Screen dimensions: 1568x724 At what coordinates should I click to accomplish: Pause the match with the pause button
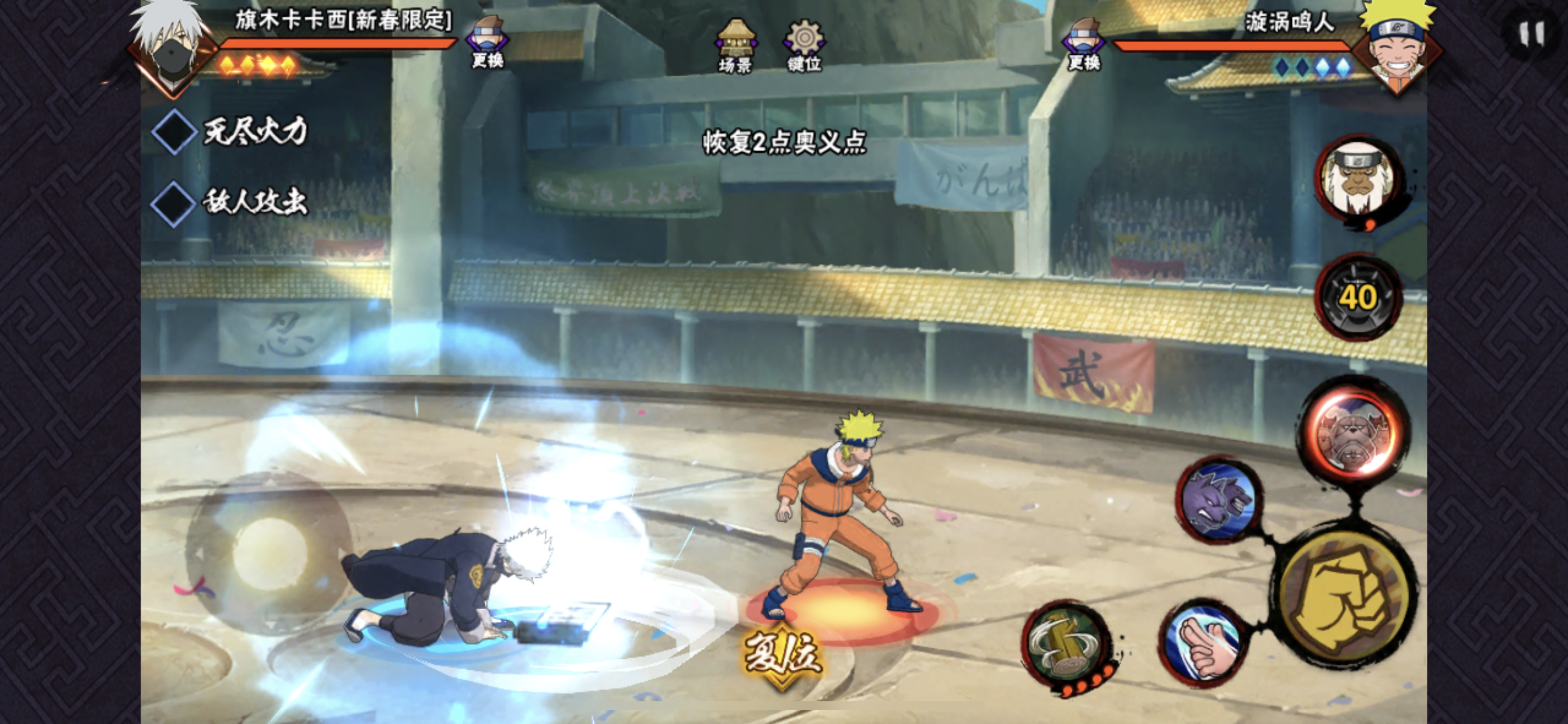(x=1531, y=34)
